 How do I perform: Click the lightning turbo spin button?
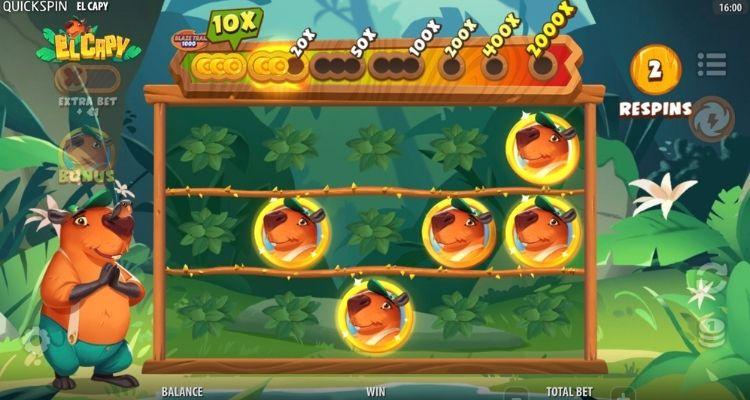[711, 116]
